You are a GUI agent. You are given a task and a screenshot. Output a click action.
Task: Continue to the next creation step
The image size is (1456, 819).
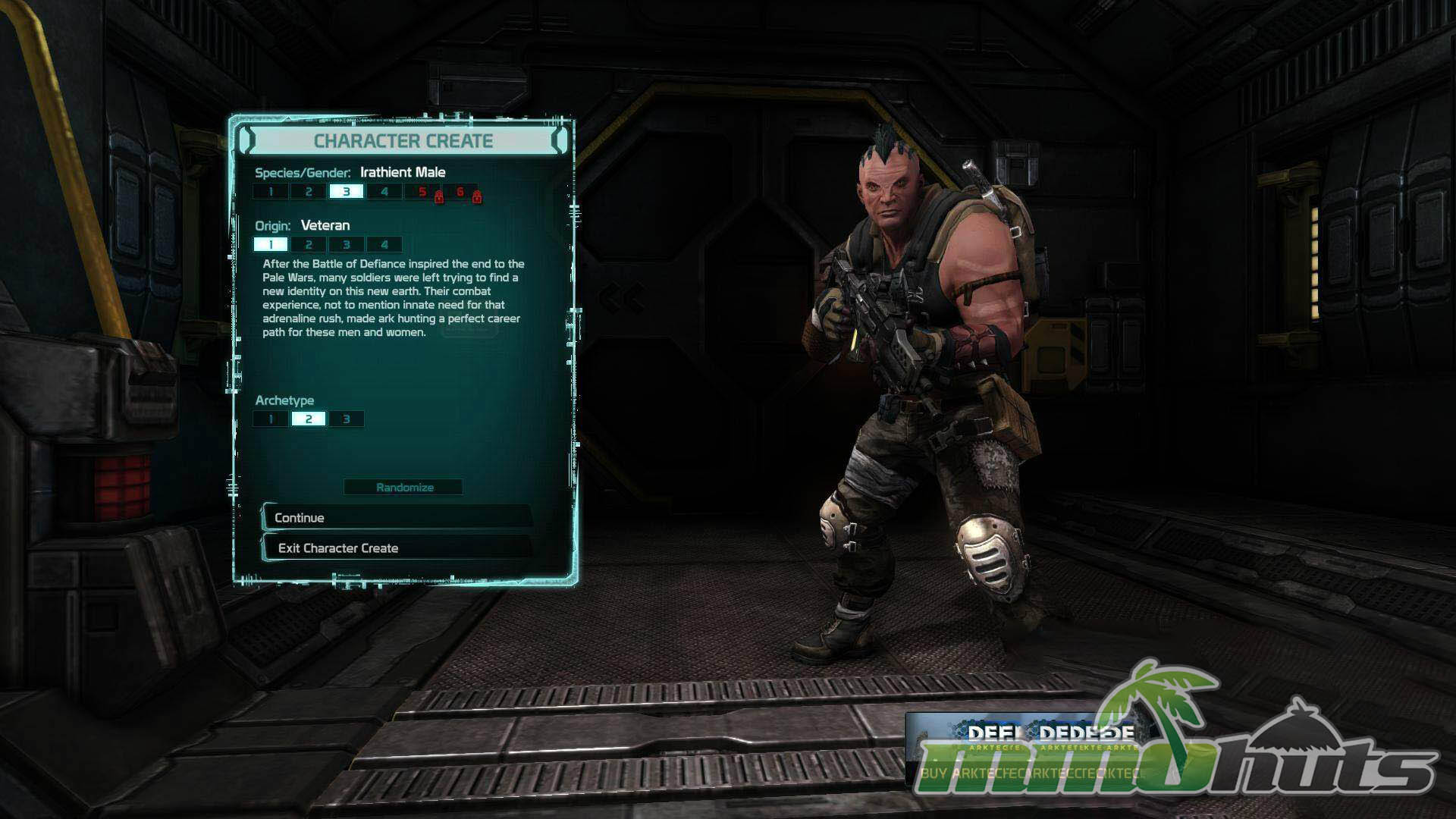(x=397, y=517)
